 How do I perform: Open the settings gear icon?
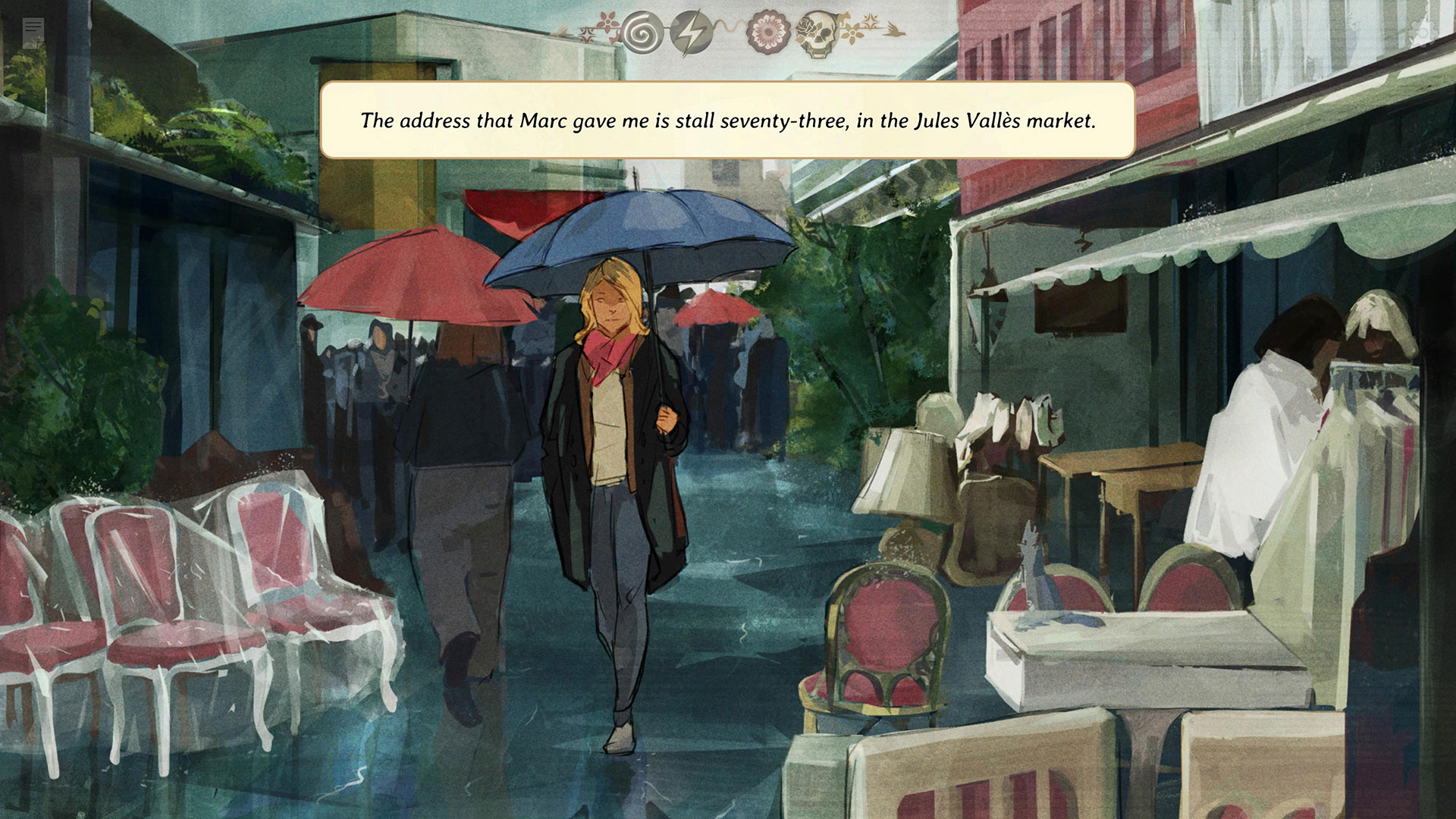1423,33
